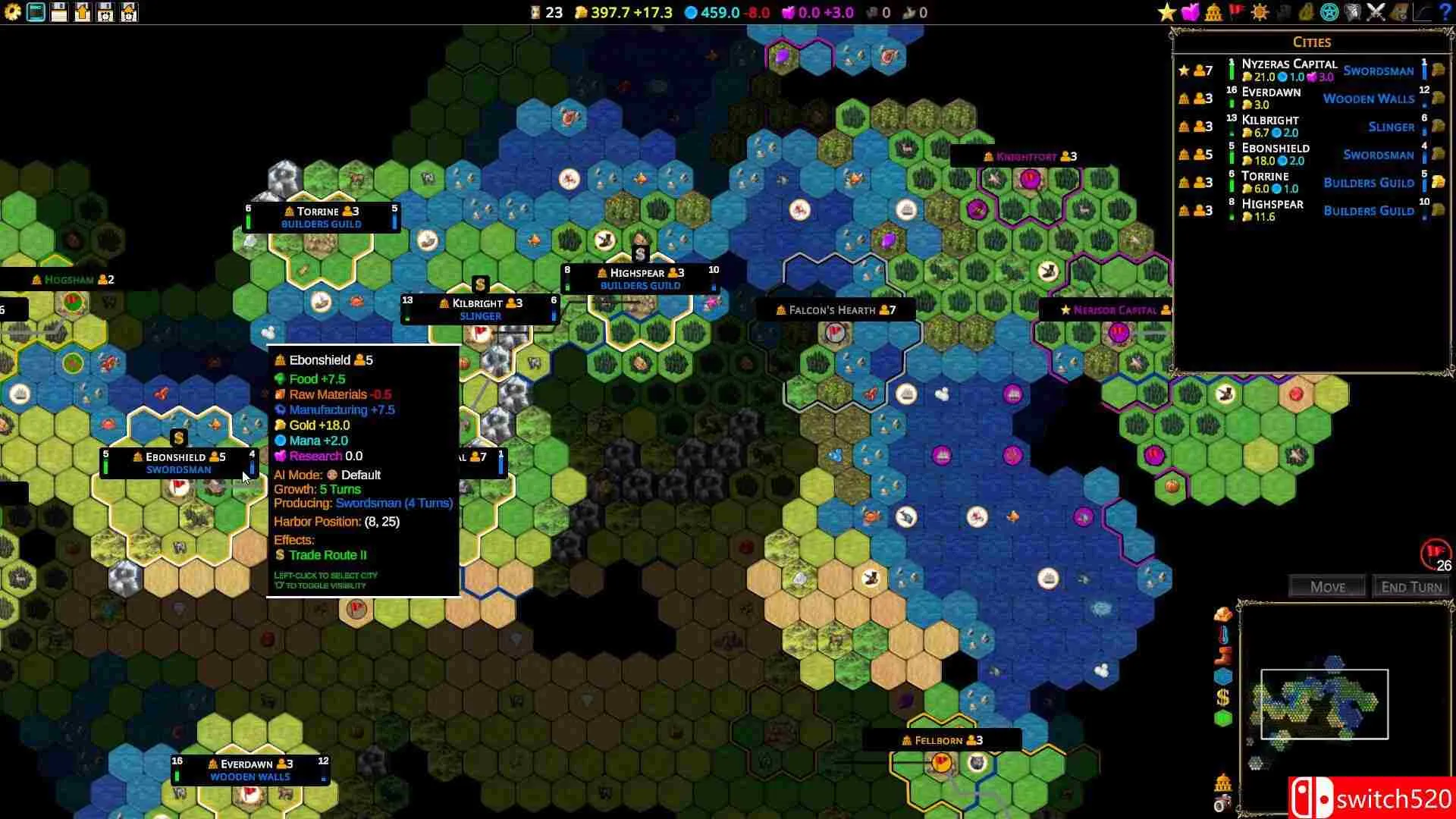The width and height of the screenshot is (1456, 819).
Task: Toggle the thermometer map overlay icon
Action: coord(1222,635)
